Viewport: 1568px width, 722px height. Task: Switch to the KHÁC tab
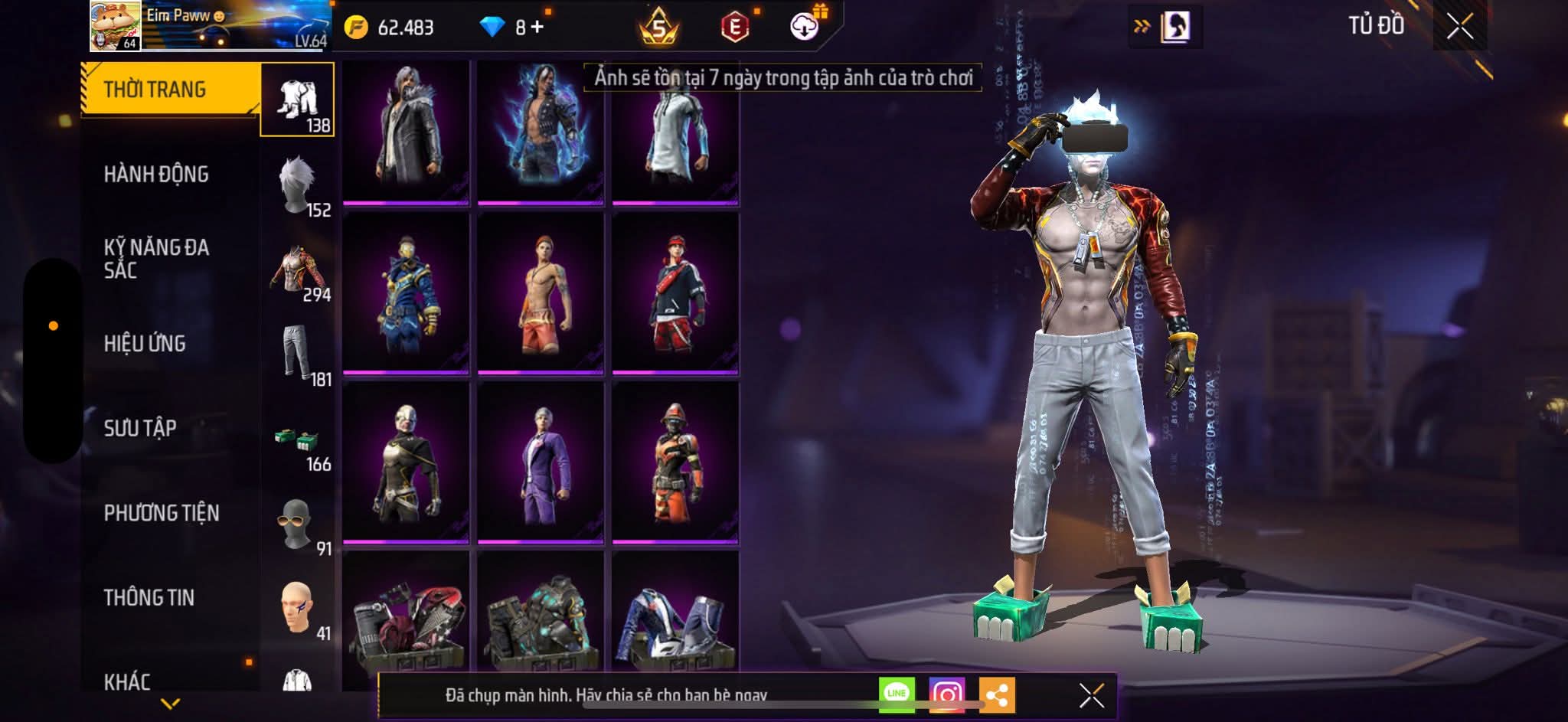pyautogui.click(x=127, y=681)
